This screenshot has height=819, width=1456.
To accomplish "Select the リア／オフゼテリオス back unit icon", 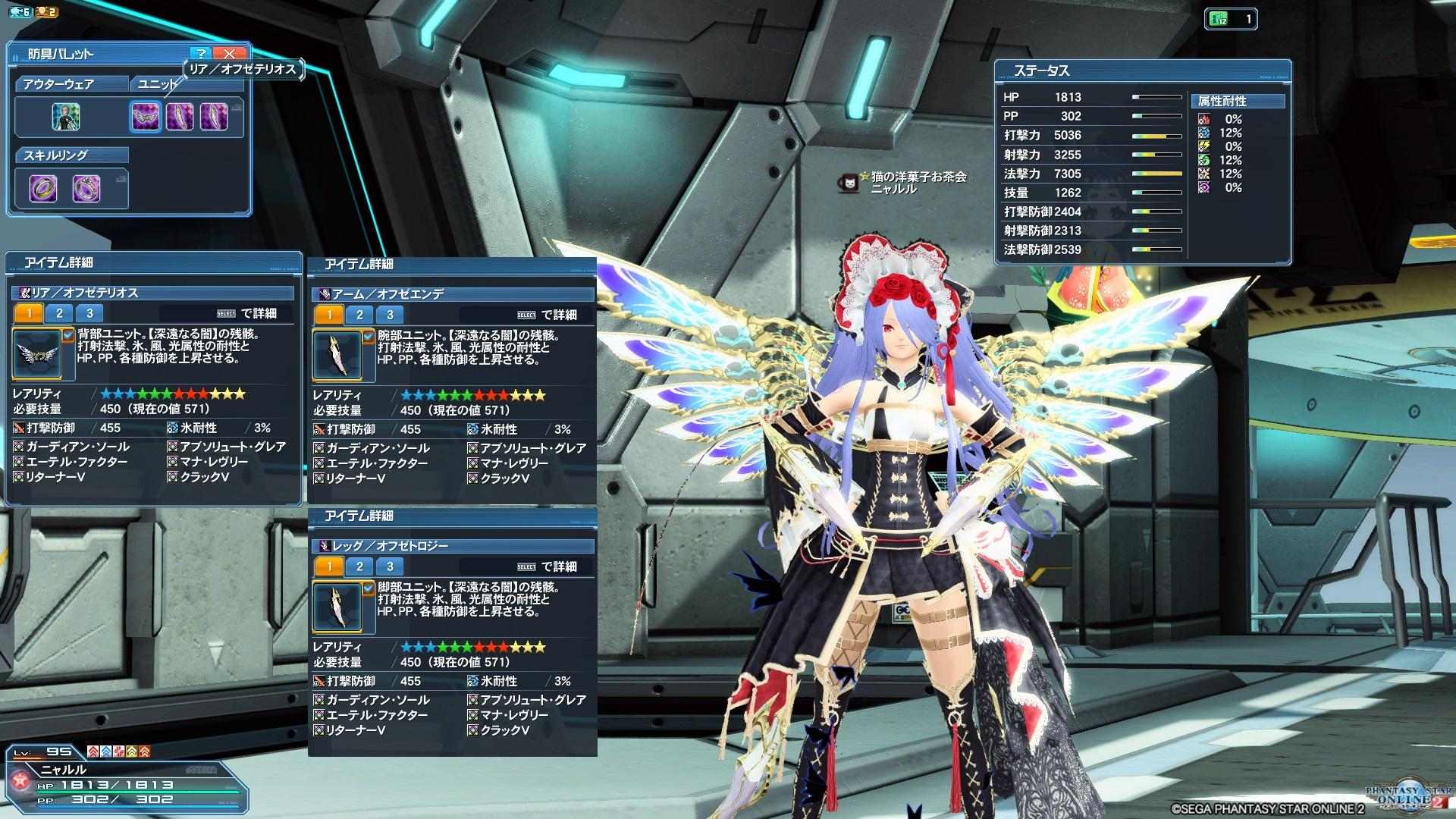I will pos(146,117).
